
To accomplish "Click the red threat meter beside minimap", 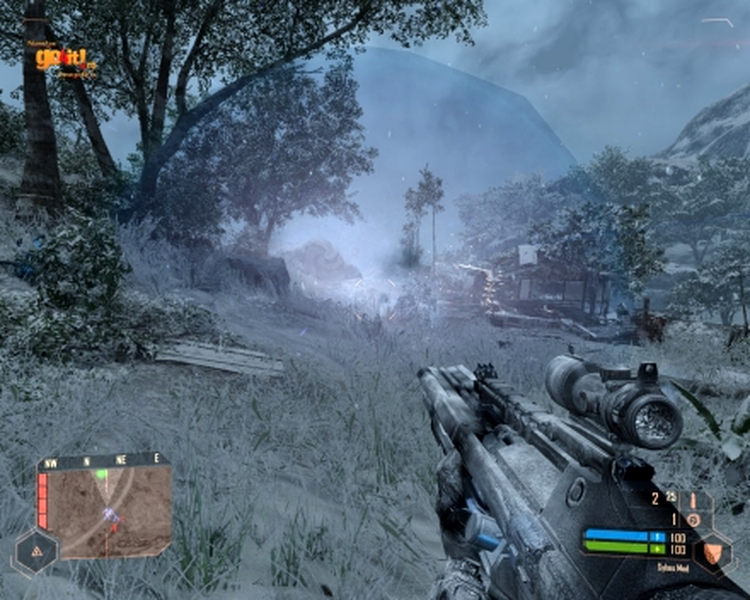I will pyautogui.click(x=43, y=500).
